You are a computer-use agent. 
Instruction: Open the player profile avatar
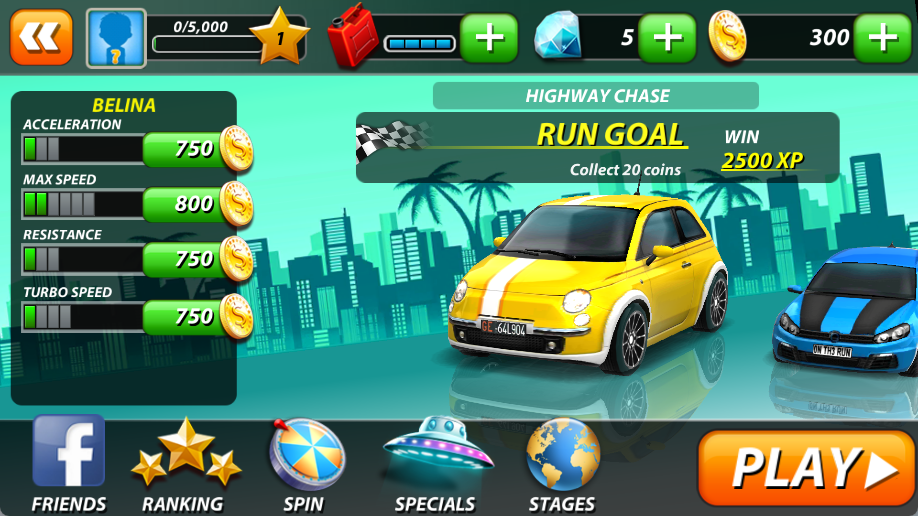click(116, 38)
